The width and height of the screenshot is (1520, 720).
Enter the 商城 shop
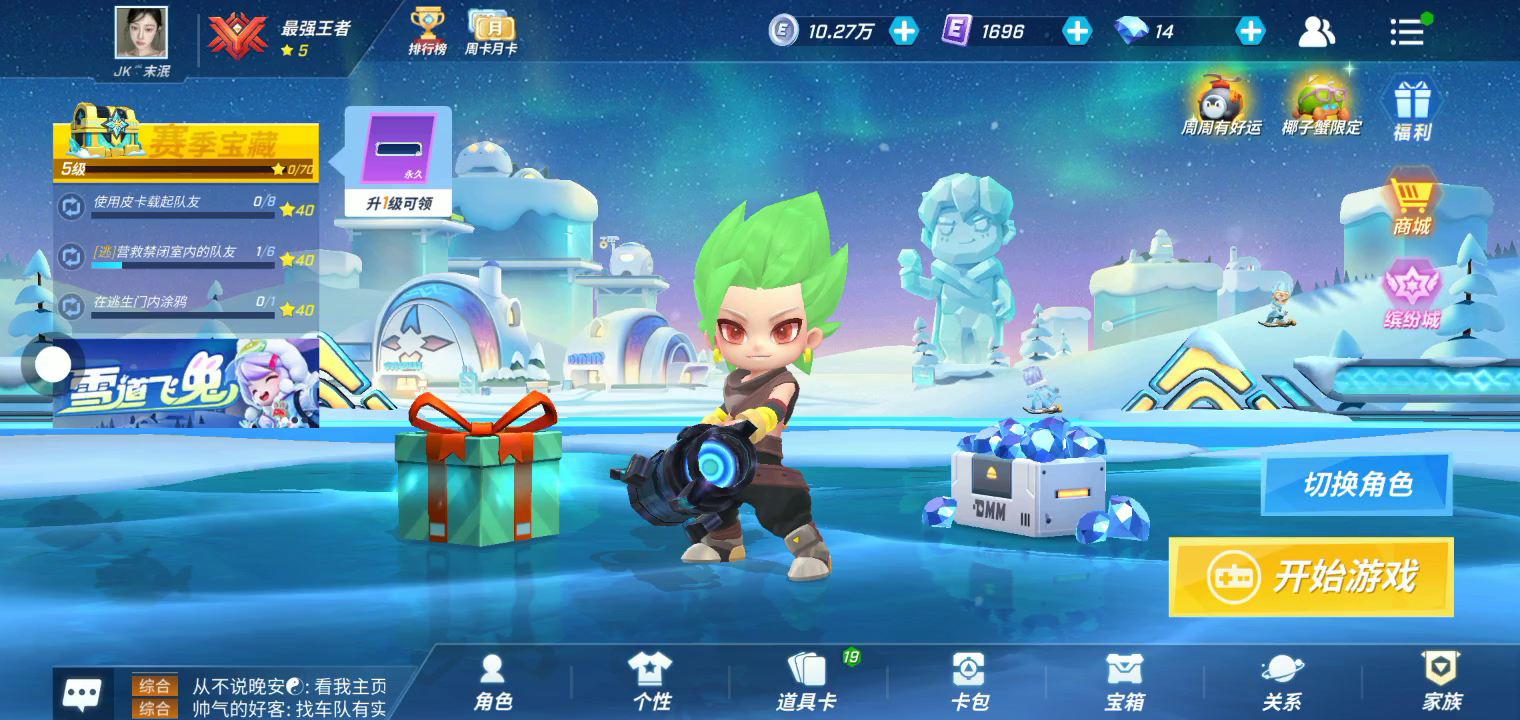pos(1411,205)
